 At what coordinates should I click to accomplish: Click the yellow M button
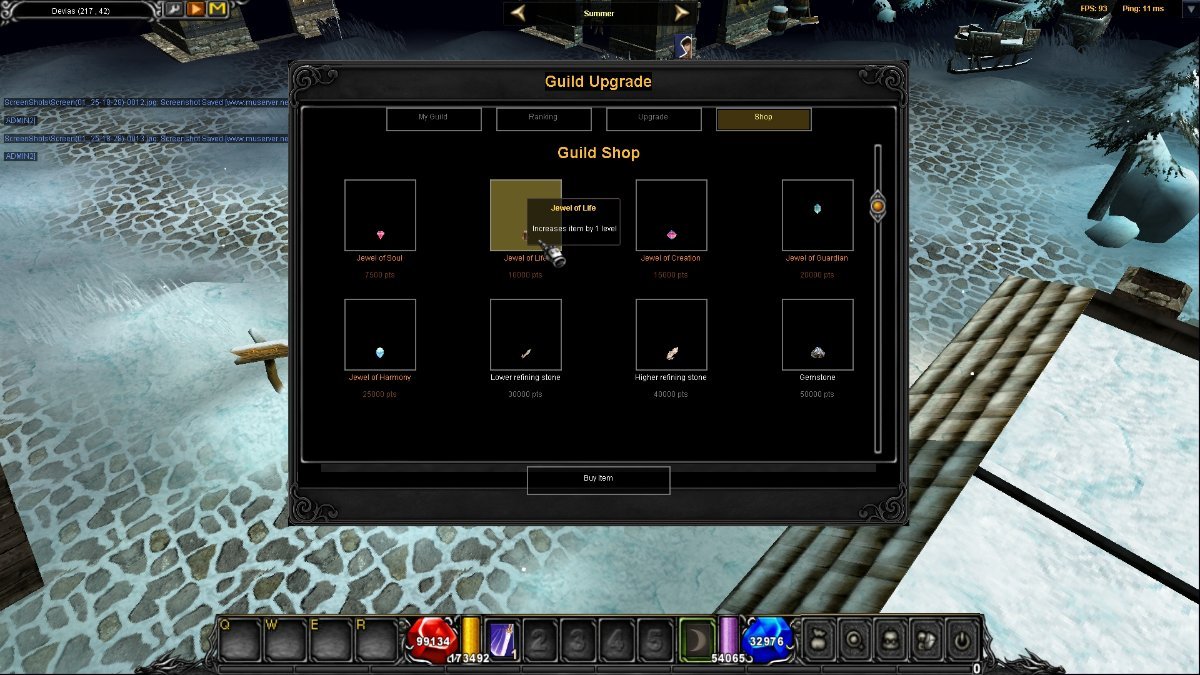point(217,10)
